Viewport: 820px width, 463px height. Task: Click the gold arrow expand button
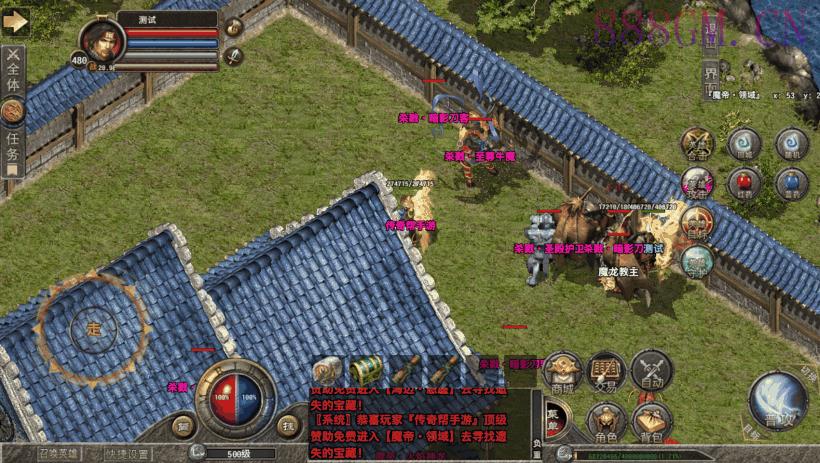coord(14,21)
